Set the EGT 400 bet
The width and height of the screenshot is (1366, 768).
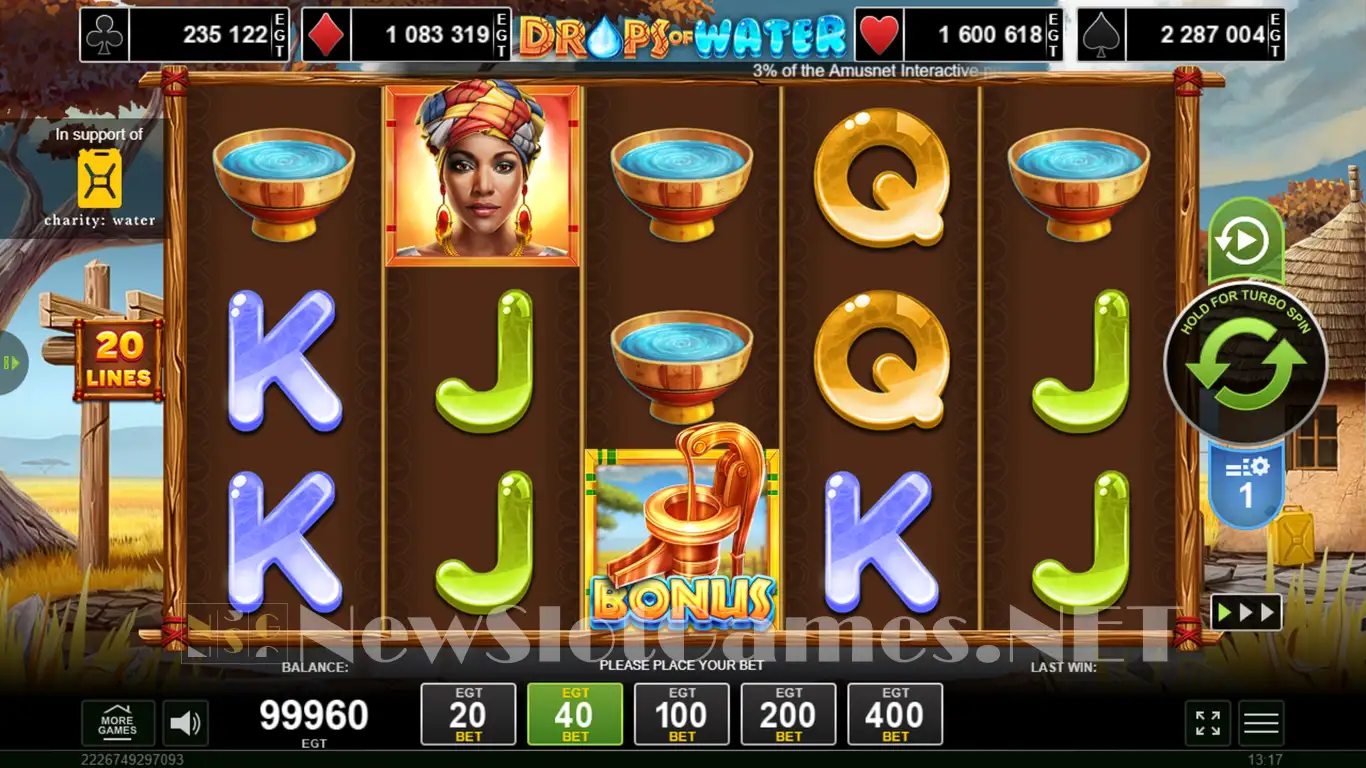pos(895,714)
